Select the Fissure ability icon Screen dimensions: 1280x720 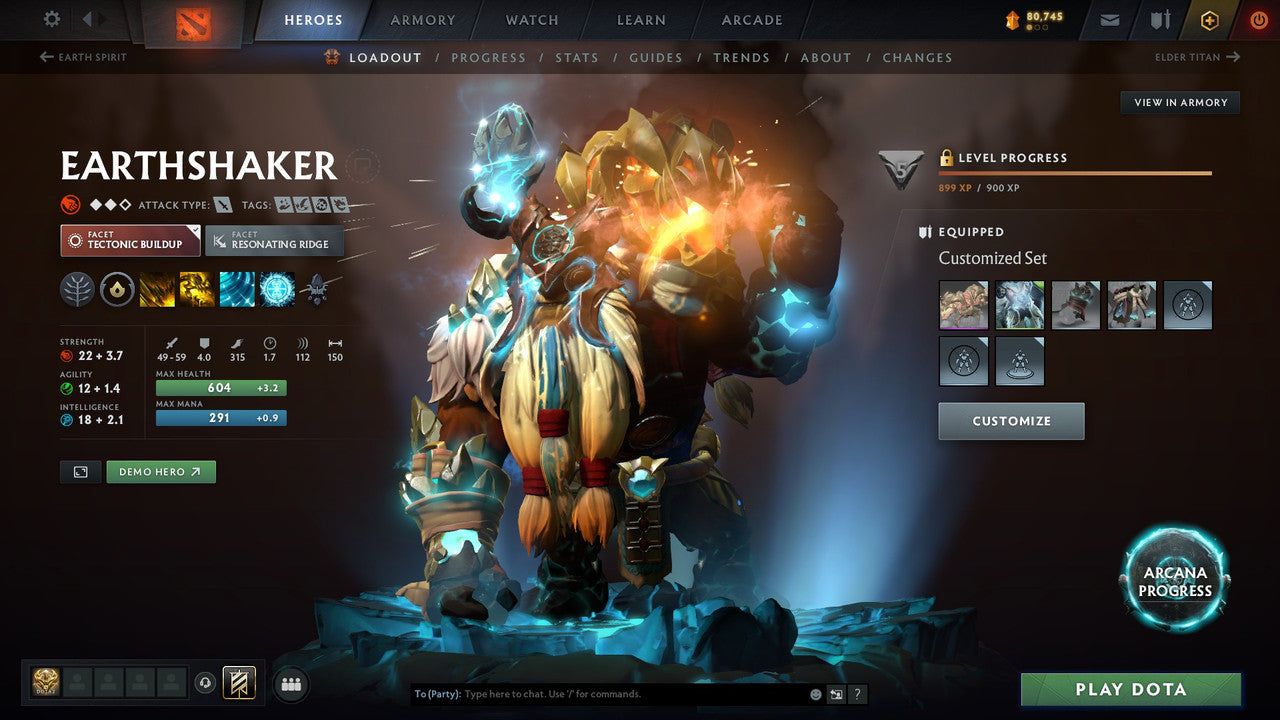coord(157,290)
